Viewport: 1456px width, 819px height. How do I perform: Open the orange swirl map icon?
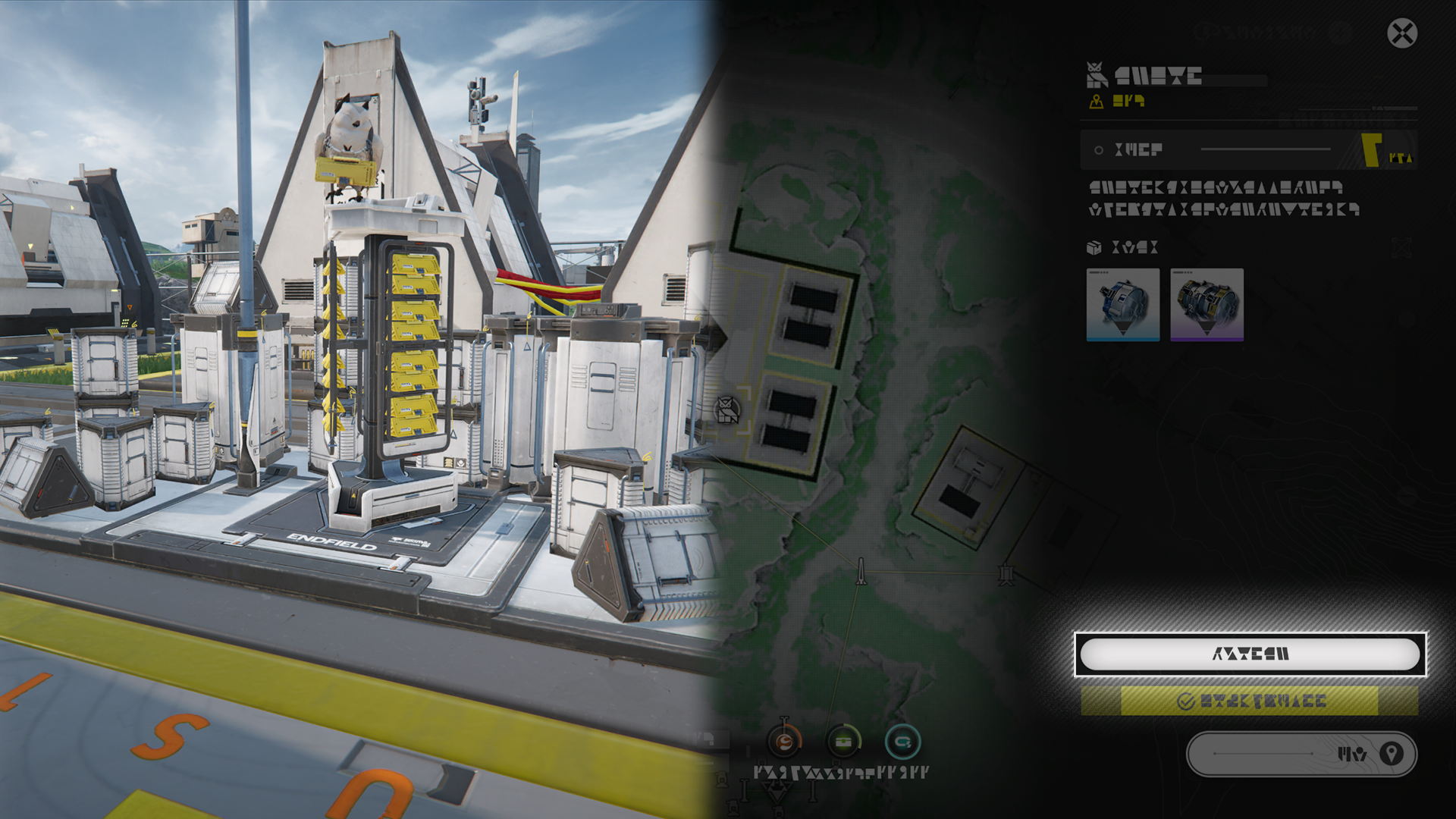[784, 742]
